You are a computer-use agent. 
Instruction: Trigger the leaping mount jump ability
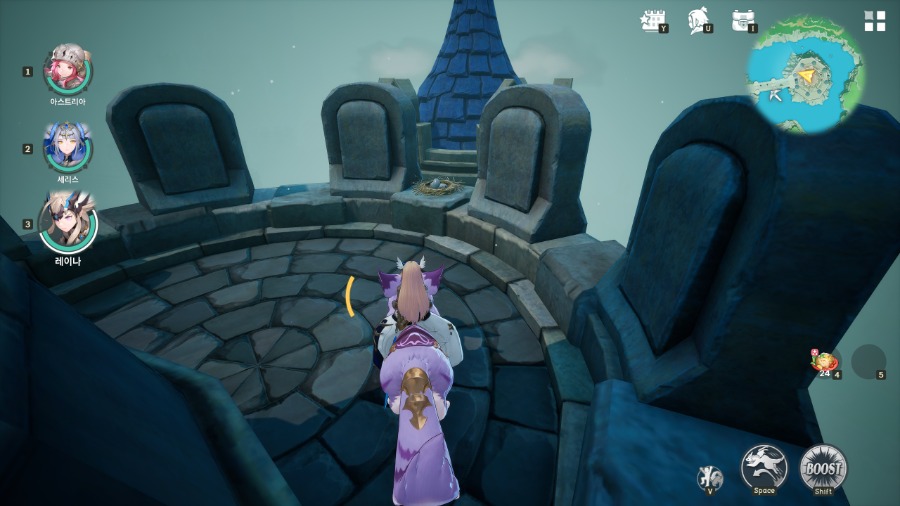(x=764, y=467)
